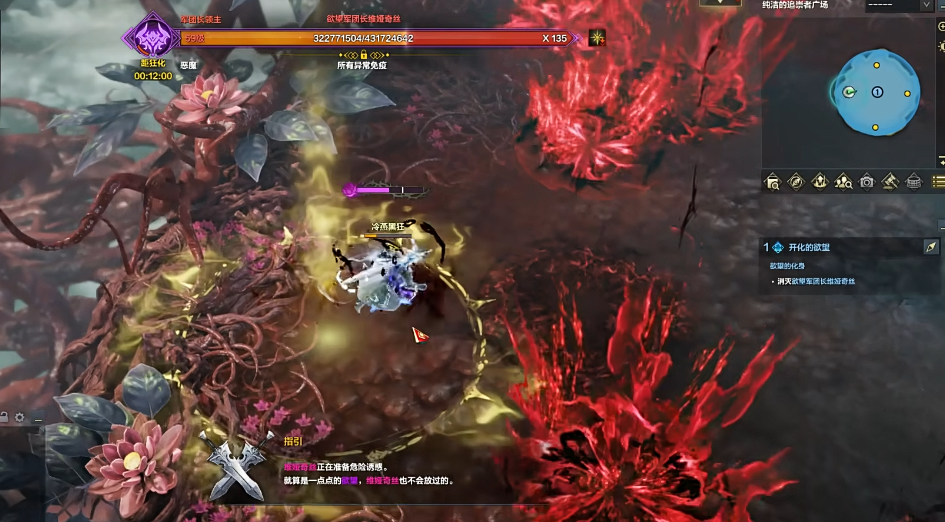This screenshot has width=945, height=522.
Task: Toggle the yellow list icon beside minimap toolbar
Action: pos(938,181)
